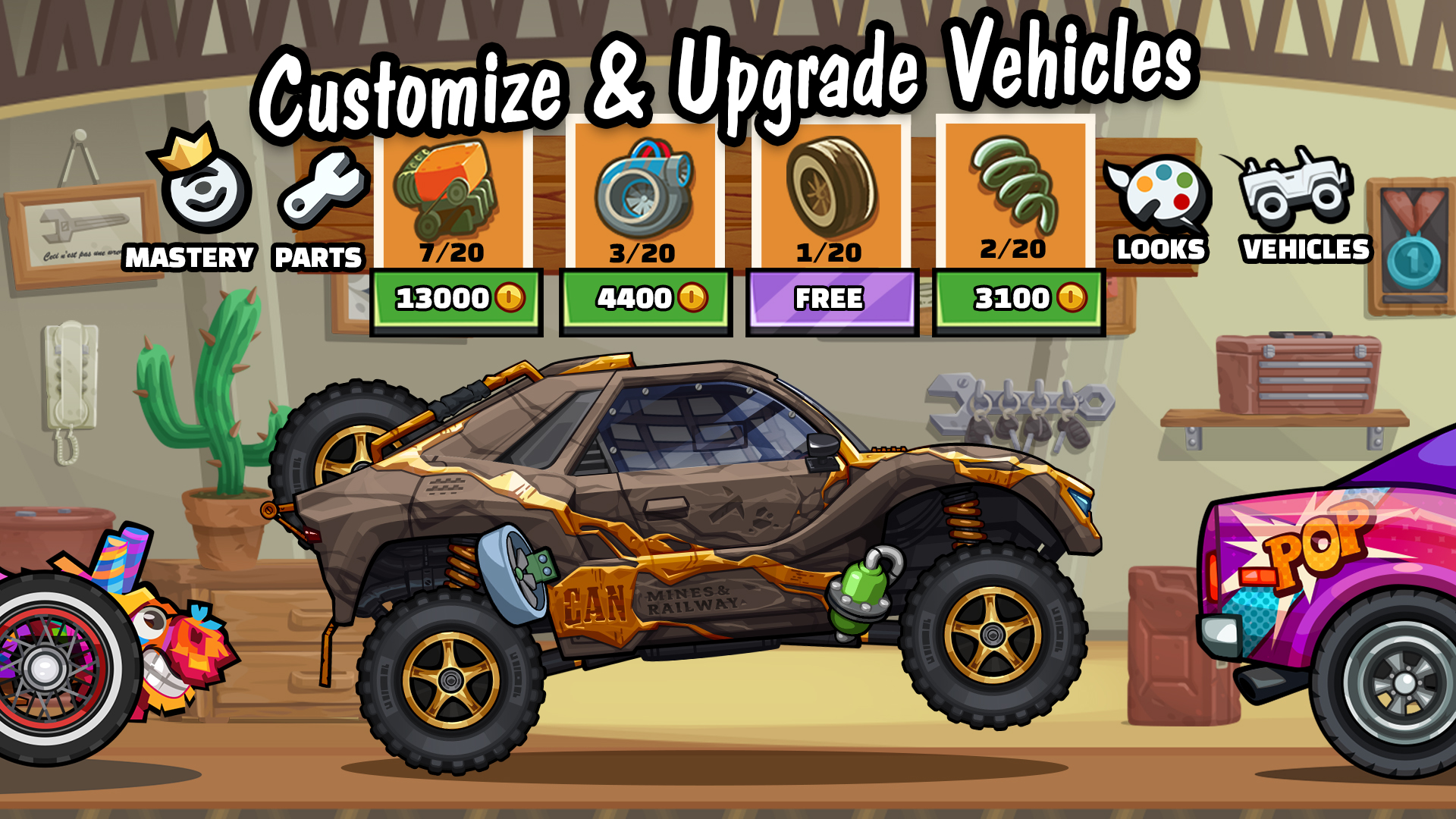
Task: Click the coin icon on the 13000 price
Action: 509,297
